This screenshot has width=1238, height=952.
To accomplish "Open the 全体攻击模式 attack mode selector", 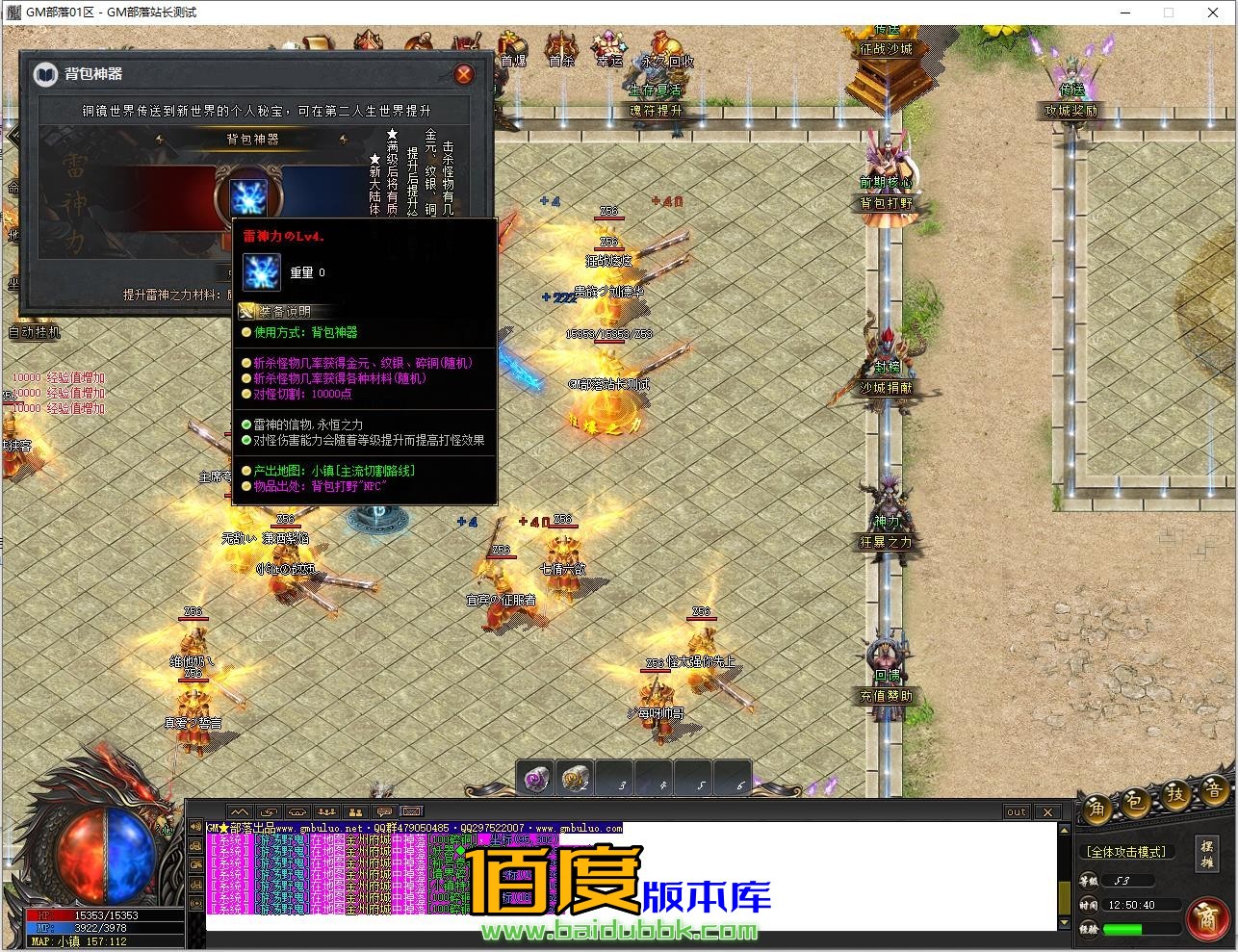I will tap(1125, 851).
